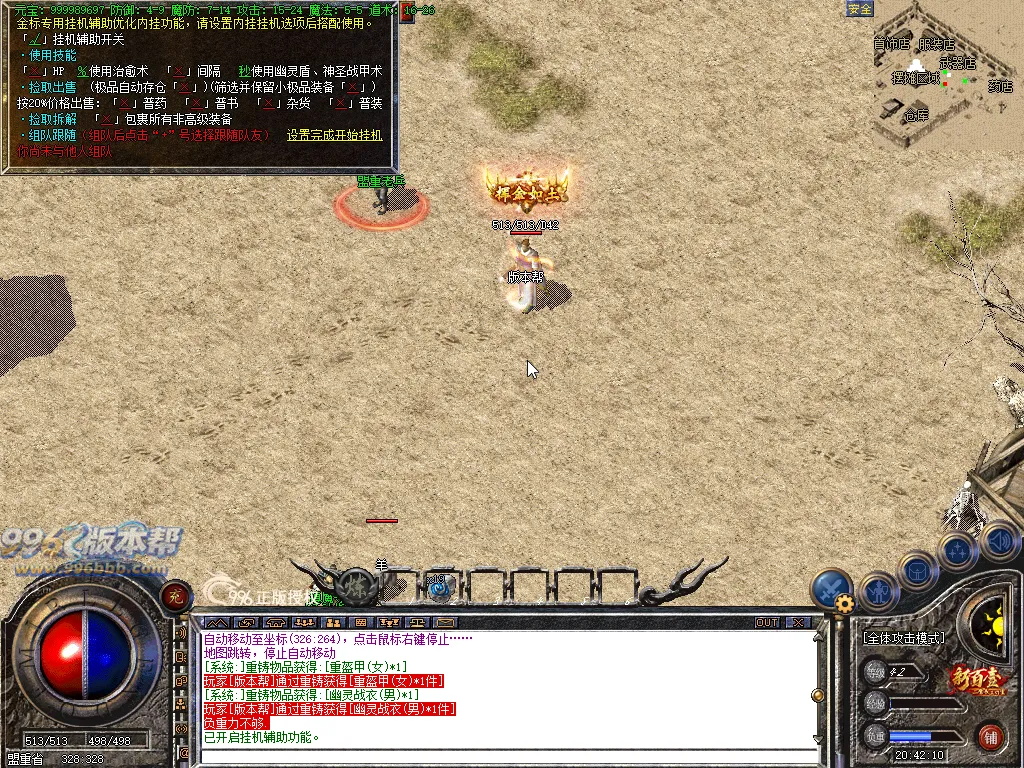Toggle the 杂货 sell checkbox
Image resolution: width=1024 pixels, height=768 pixels.
(267, 103)
